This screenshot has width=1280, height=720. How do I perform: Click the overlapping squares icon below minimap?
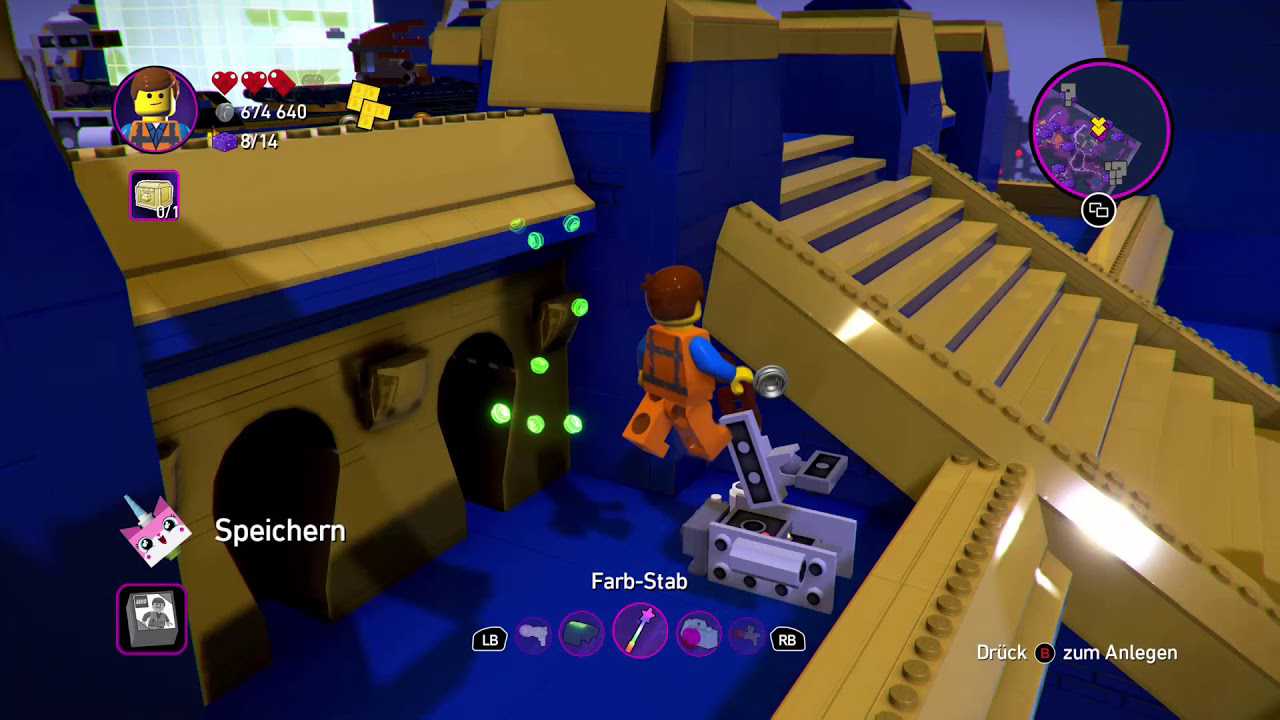(x=1098, y=210)
